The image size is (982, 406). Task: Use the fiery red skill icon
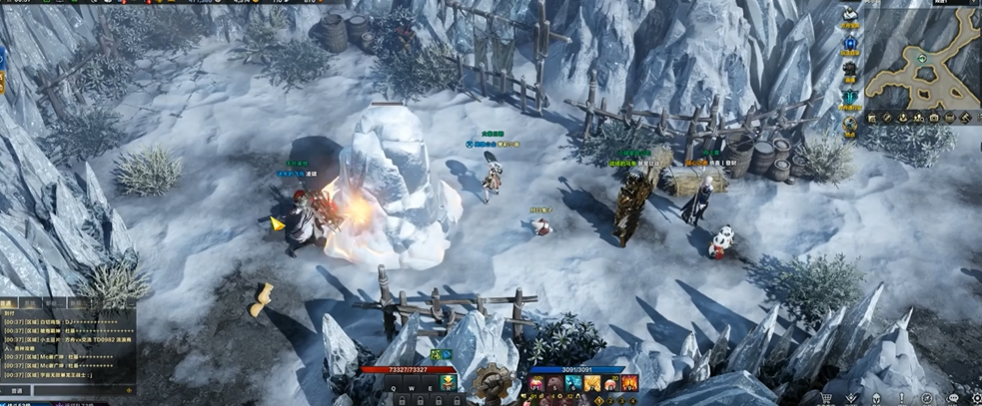click(x=629, y=383)
